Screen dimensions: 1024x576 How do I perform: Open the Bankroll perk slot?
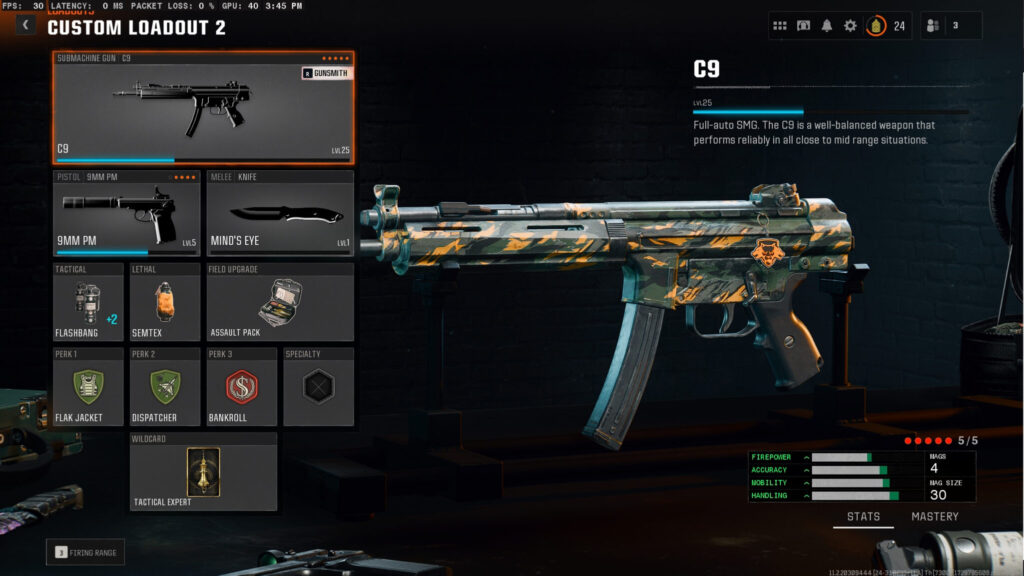242,386
